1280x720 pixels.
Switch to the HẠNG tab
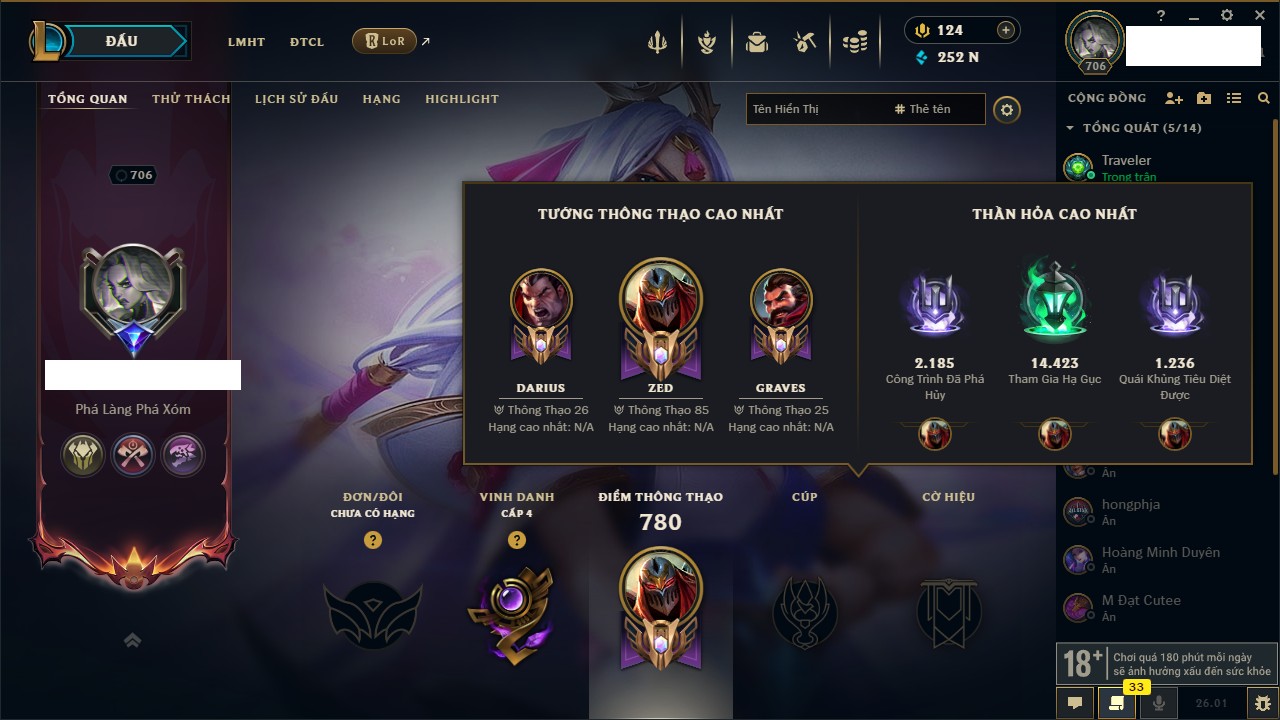point(381,99)
